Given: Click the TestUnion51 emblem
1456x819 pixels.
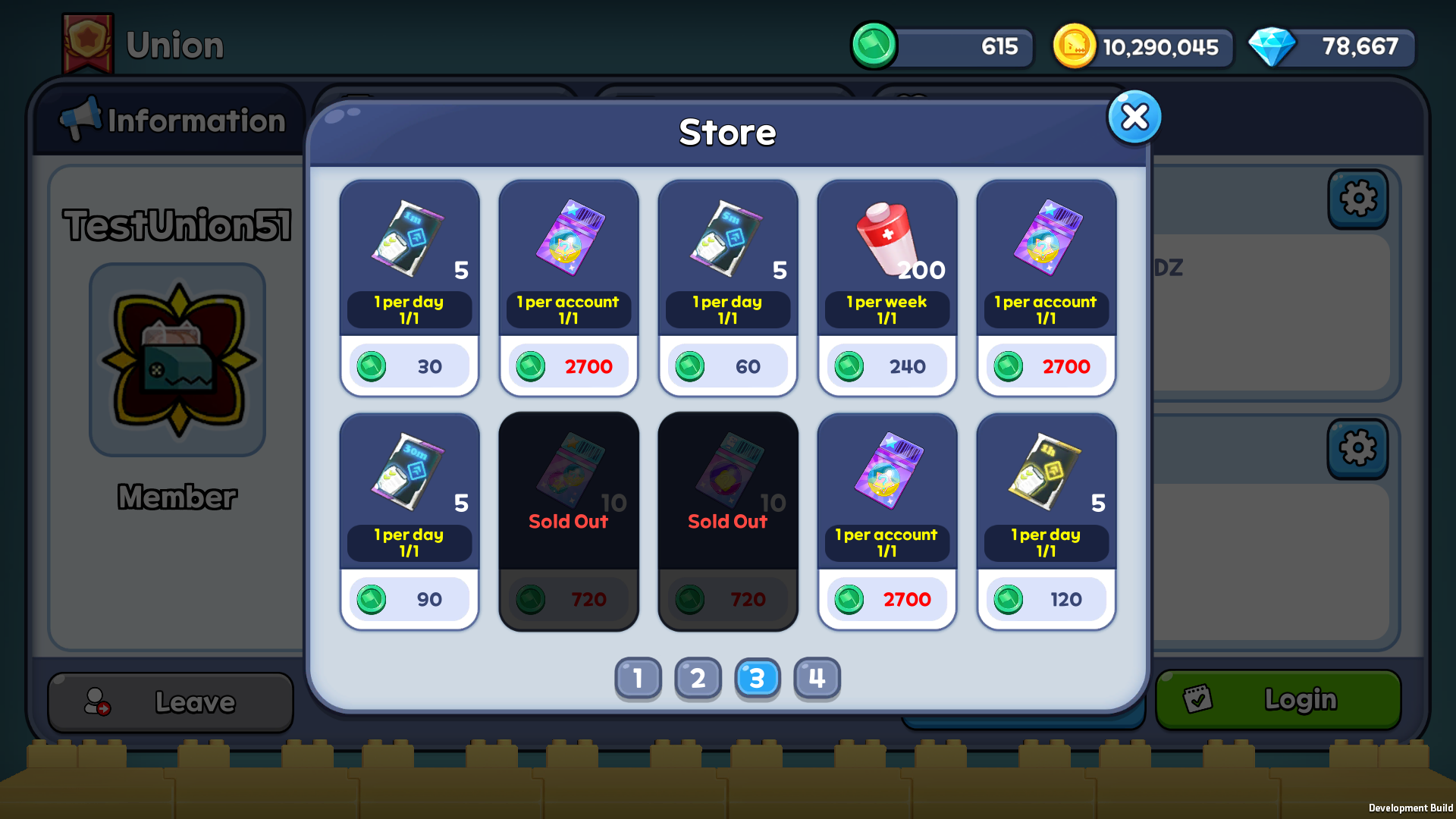Looking at the screenshot, I should (178, 360).
